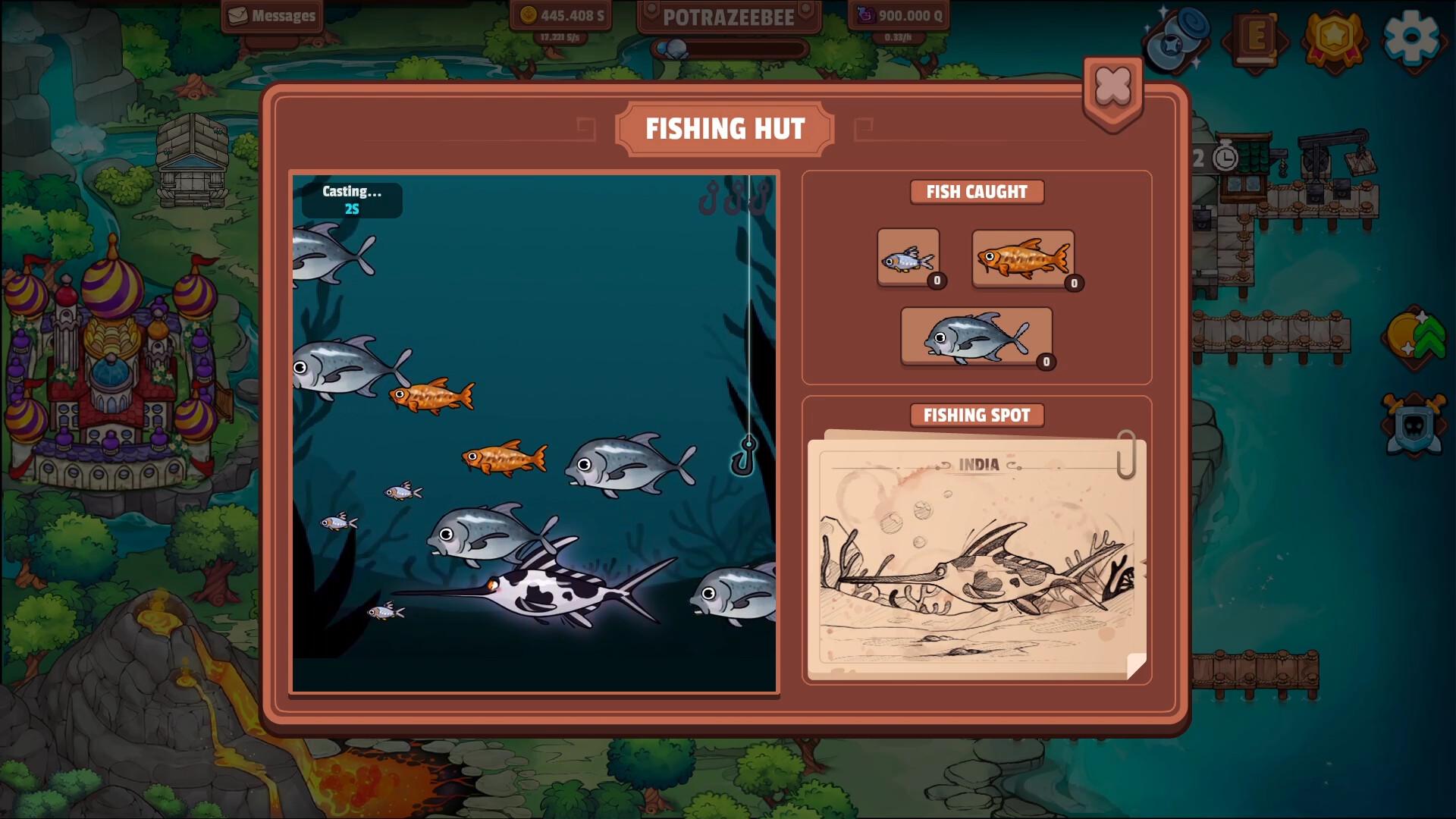Viewport: 1456px width, 819px height.
Task: Toggle the Casting status indicator
Action: [x=352, y=199]
